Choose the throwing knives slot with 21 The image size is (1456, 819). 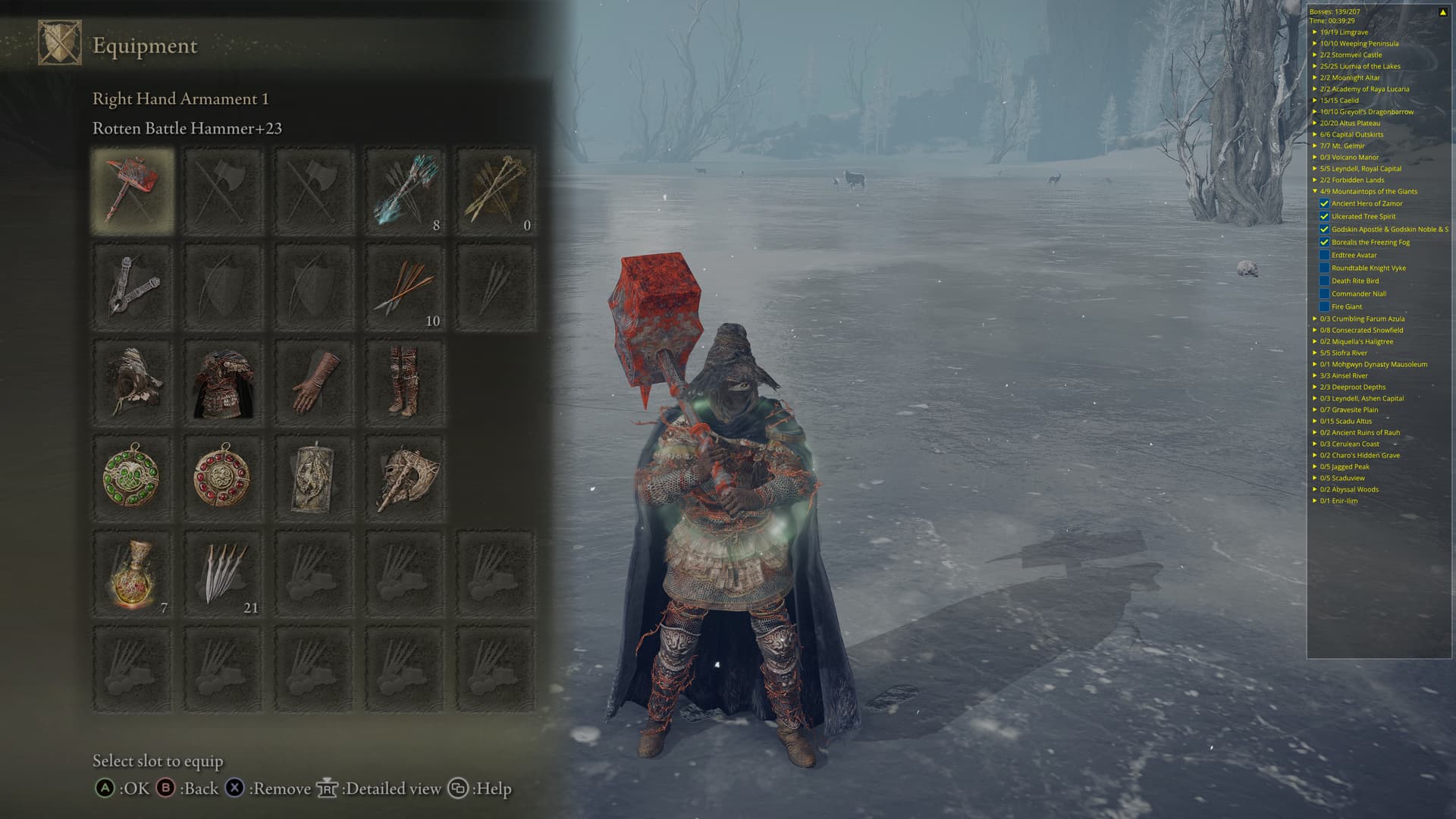coord(224,574)
